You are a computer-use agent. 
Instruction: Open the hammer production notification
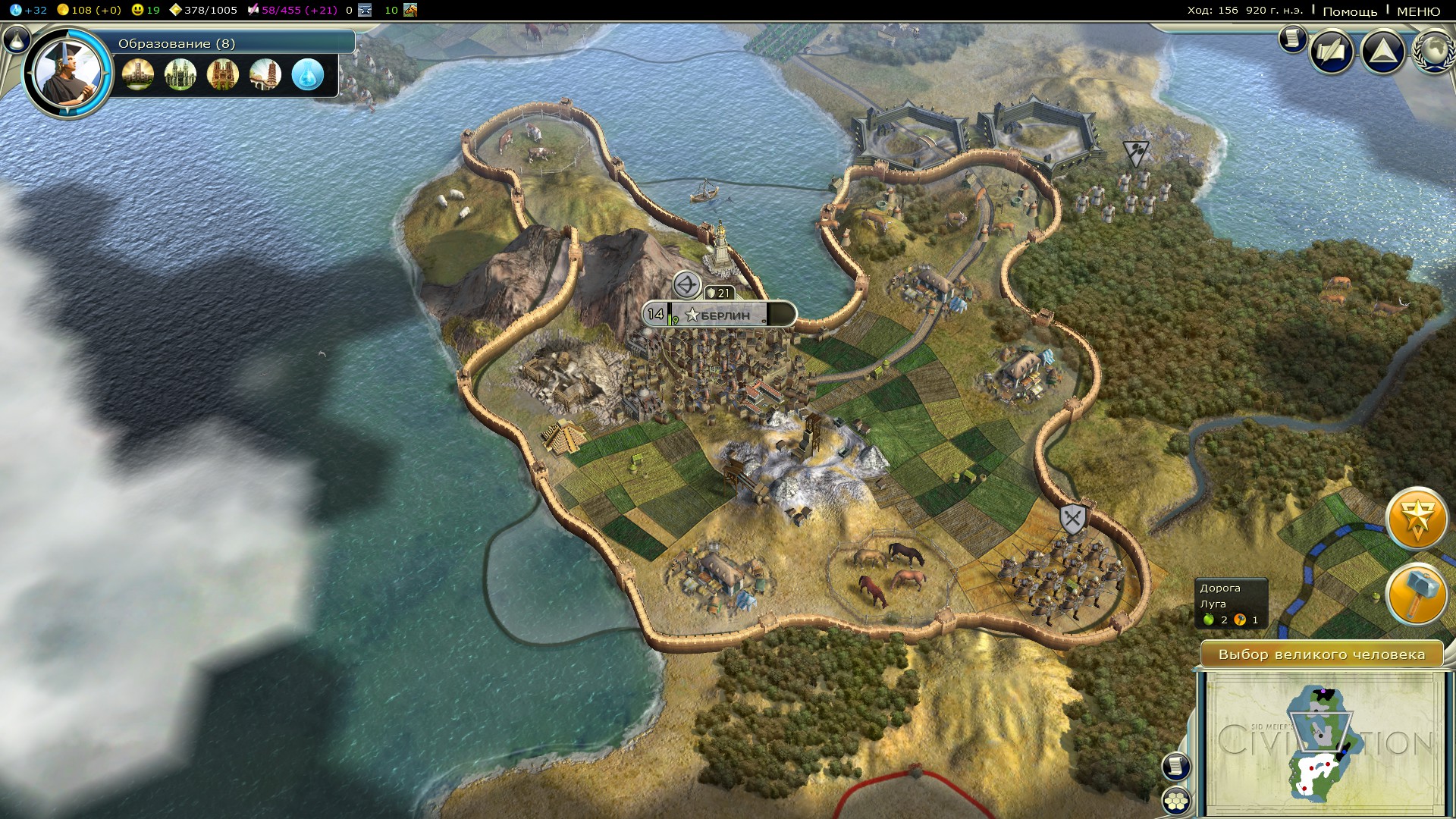[x=1416, y=595]
